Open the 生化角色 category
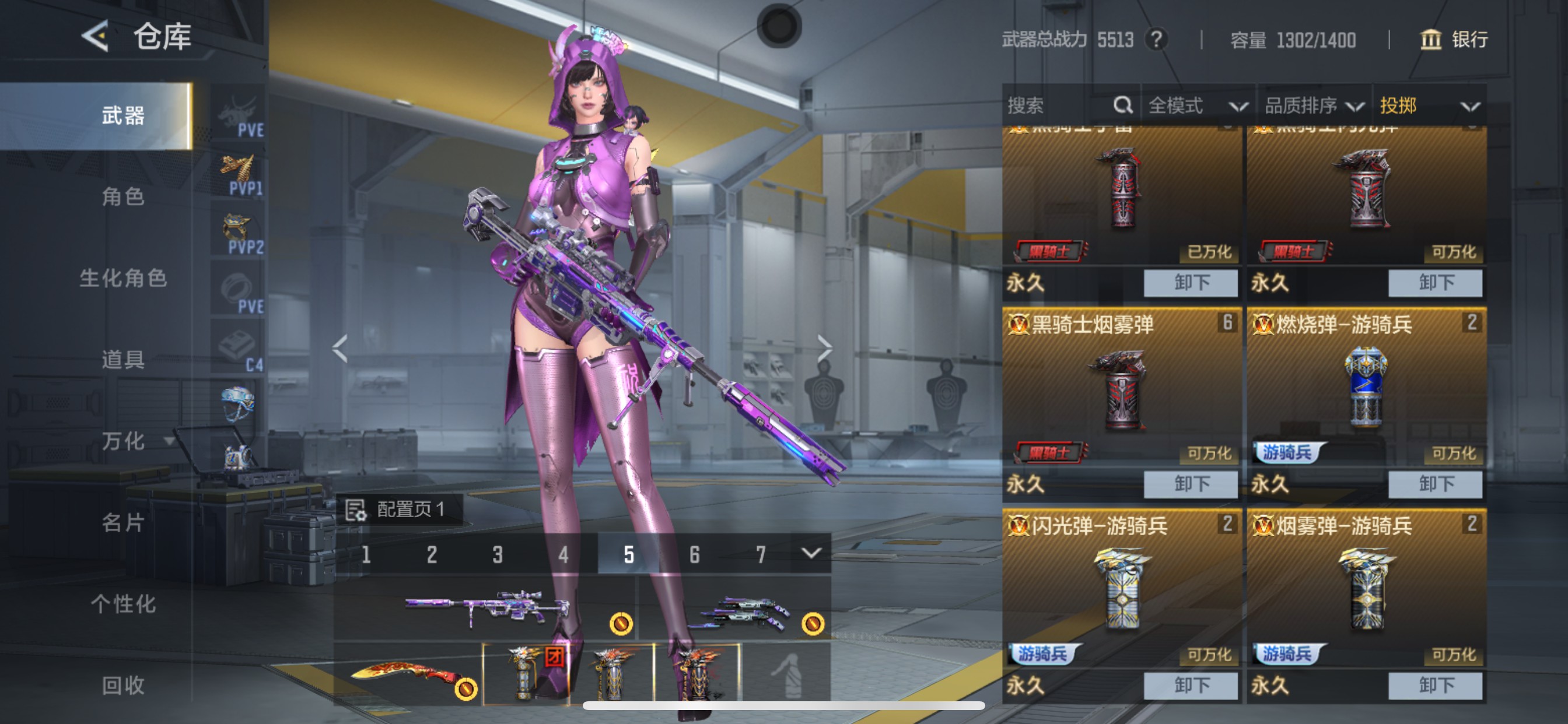Screen dimensions: 1568x724 pos(123,278)
